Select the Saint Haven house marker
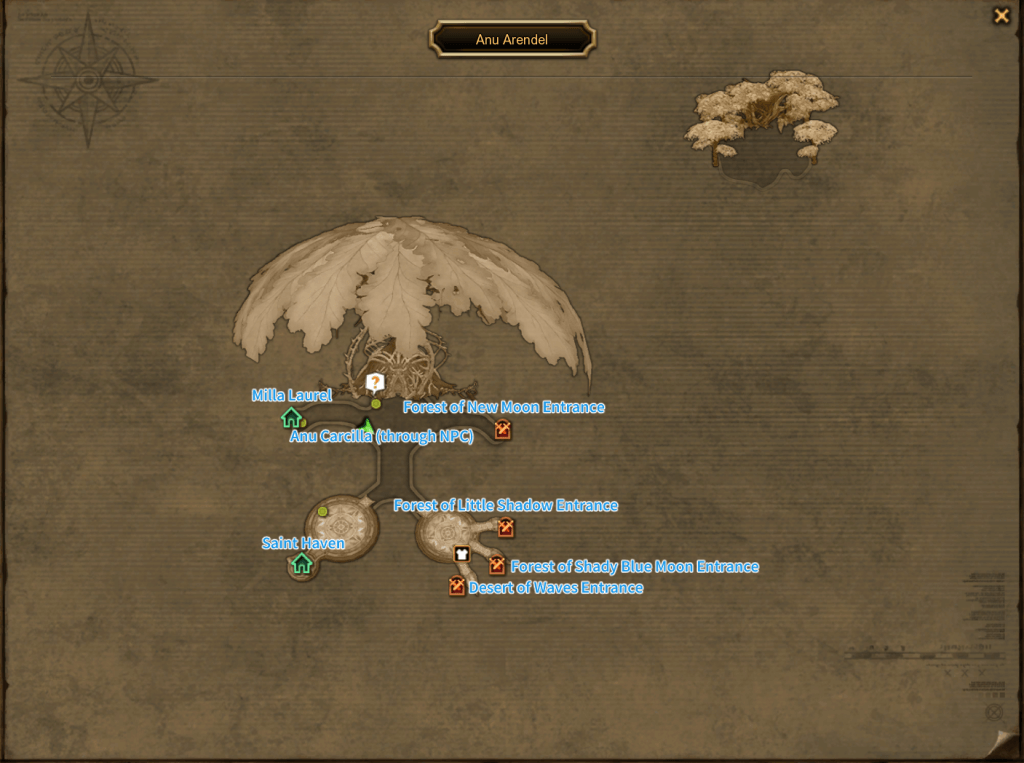Viewport: 1024px width, 763px height. coord(302,564)
